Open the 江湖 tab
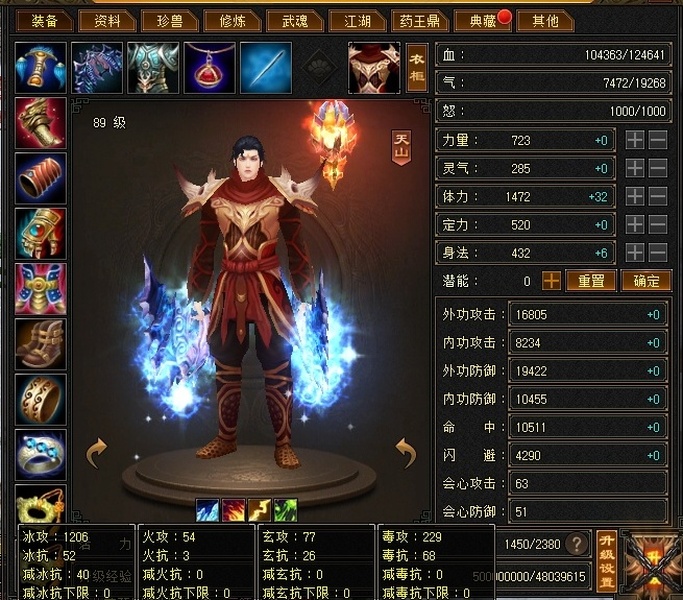The width and height of the screenshot is (683, 600). [356, 20]
